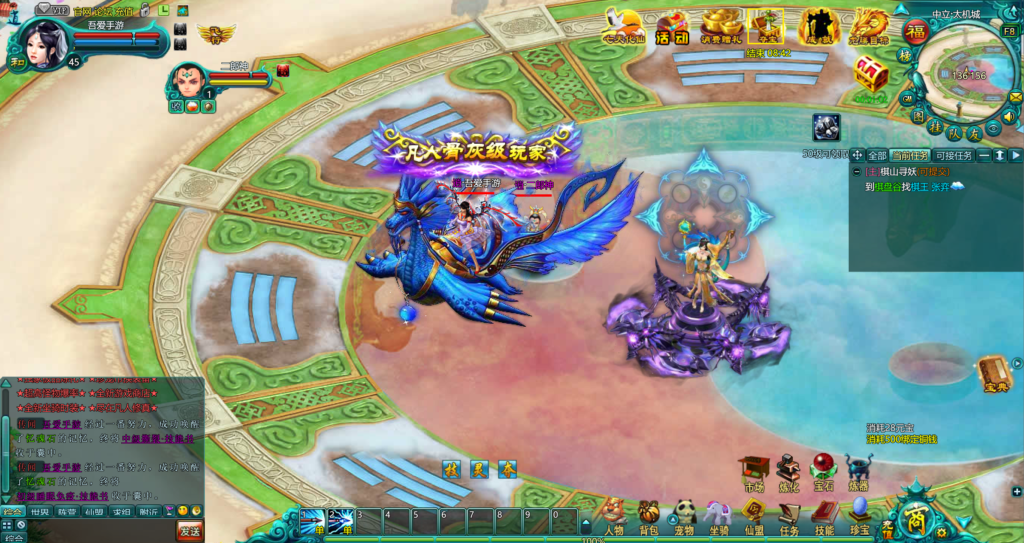
Task: Switch chat to the 世界 channel tab
Action: 40,511
